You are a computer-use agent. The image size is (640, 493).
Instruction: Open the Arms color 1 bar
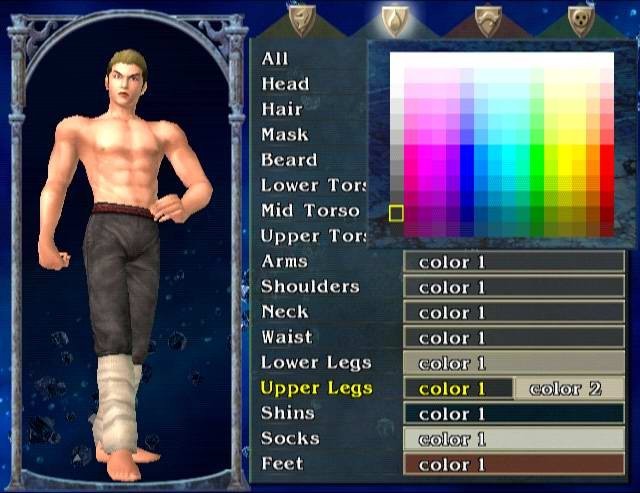click(514, 262)
